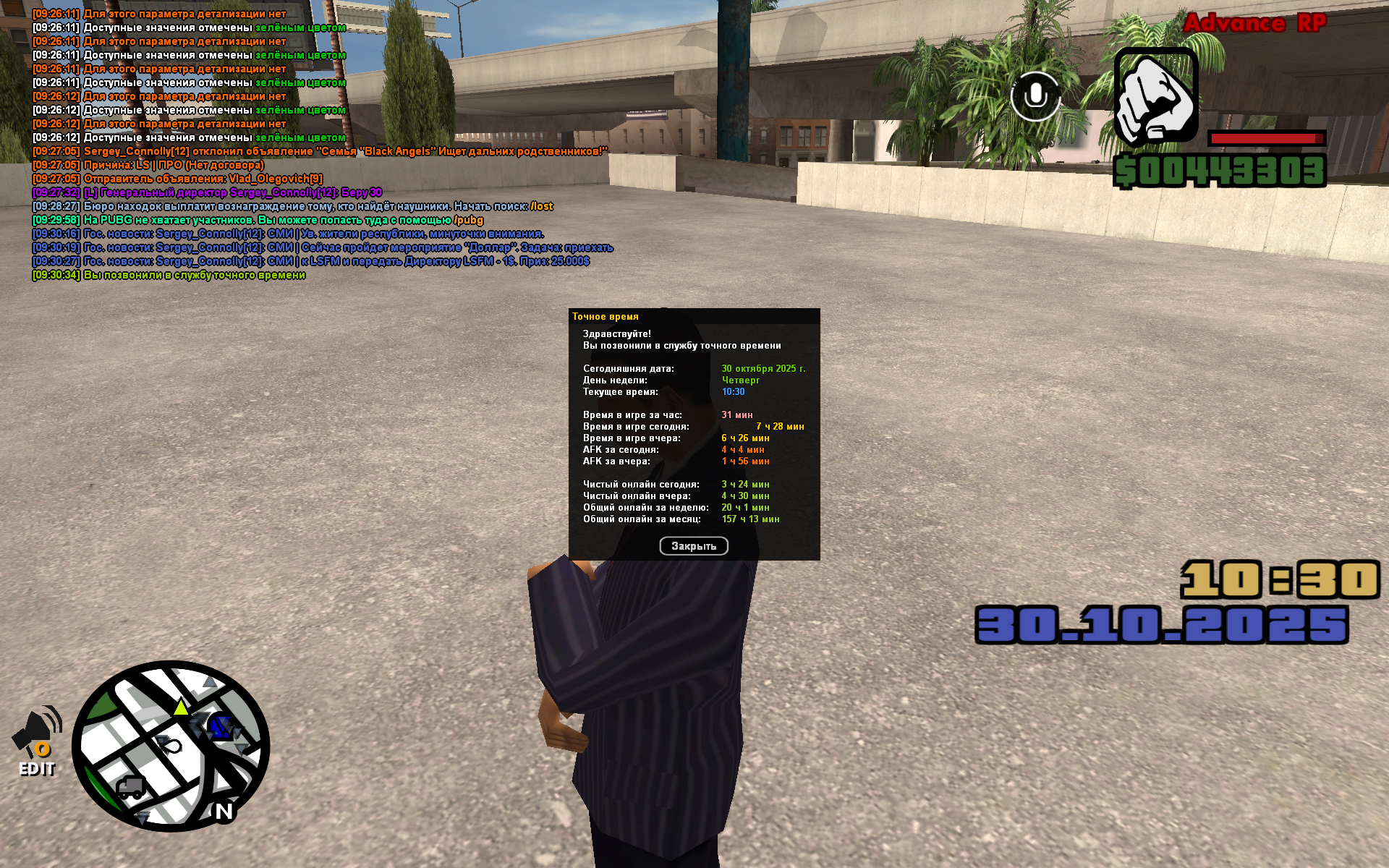This screenshot has width=1389, height=868.
Task: Close the Точное время dialog with Закрыть
Action: [x=693, y=546]
